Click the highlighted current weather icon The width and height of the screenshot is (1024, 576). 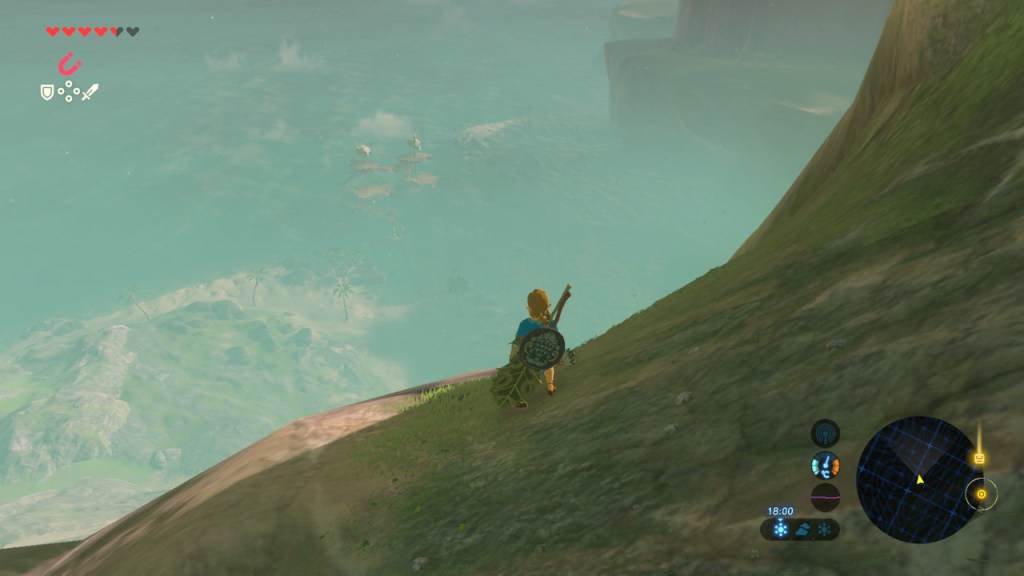[x=779, y=530]
